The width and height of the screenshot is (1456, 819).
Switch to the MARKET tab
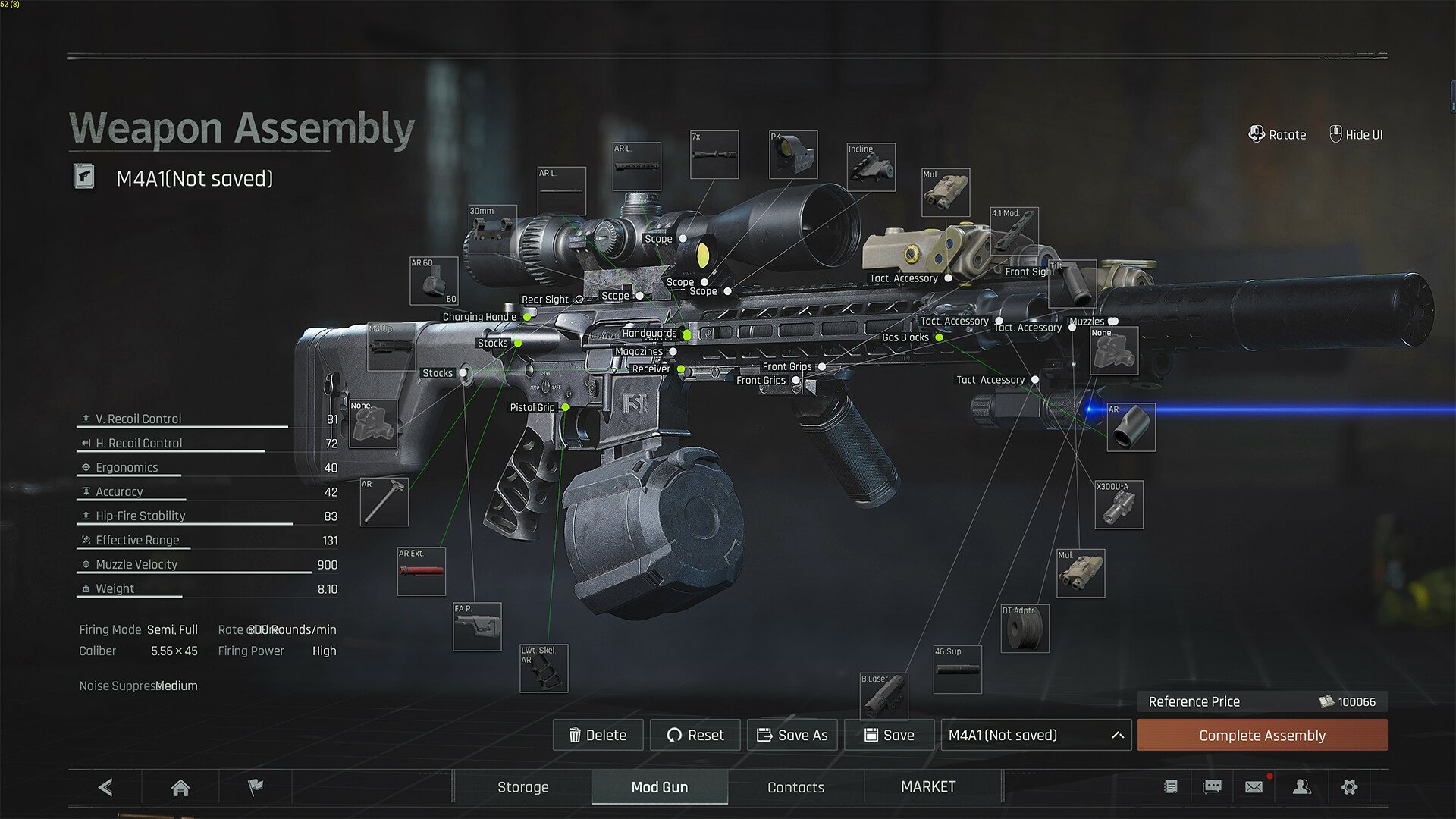tap(928, 786)
